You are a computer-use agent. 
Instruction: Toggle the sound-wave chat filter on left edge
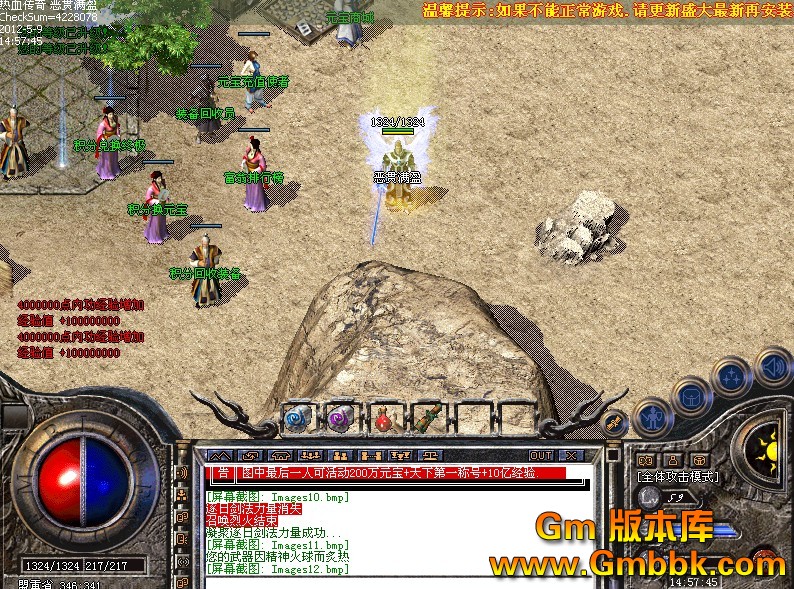[x=182, y=473]
